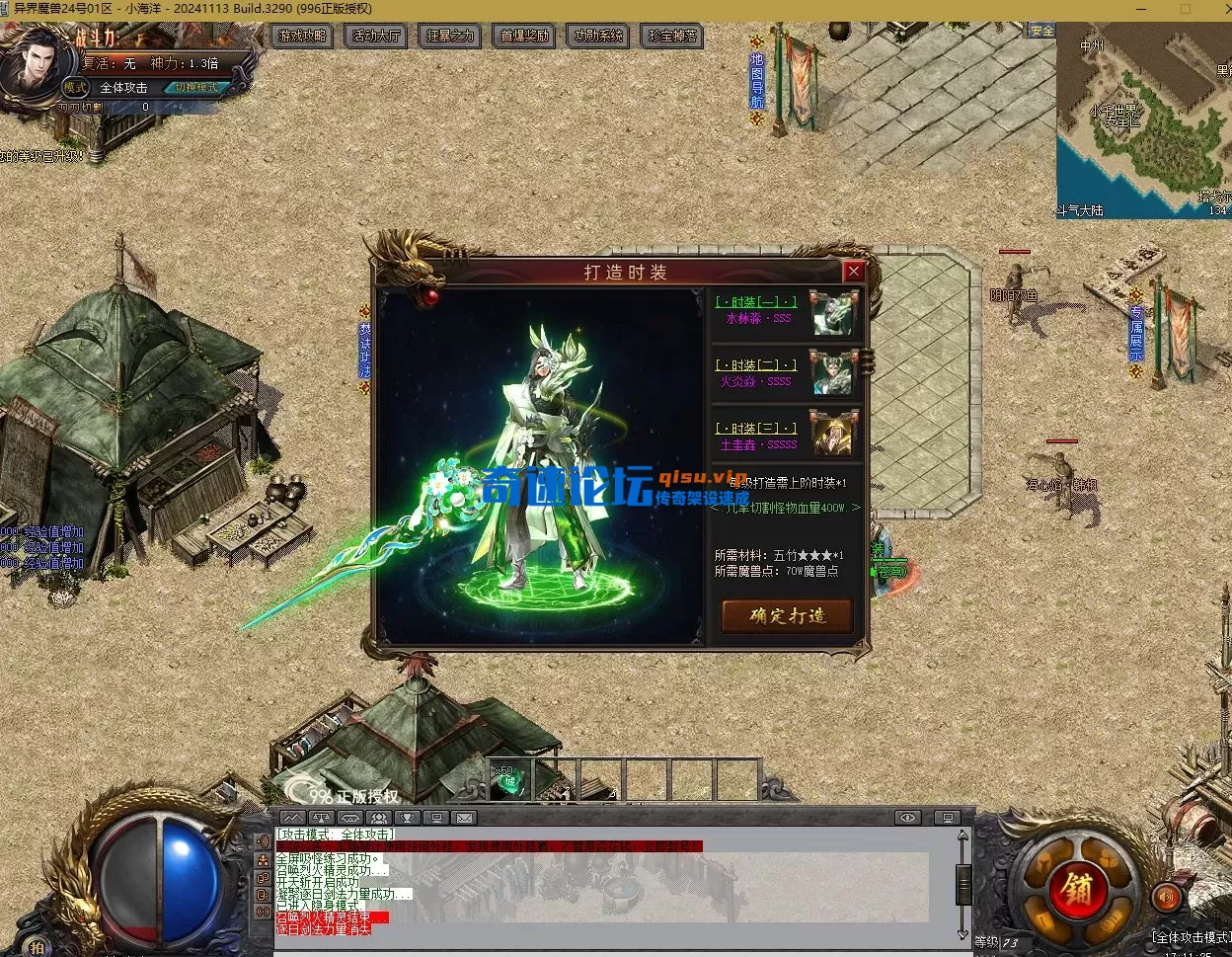Minimize the game window
Screen dimensions: 1232x957
[1138, 9]
